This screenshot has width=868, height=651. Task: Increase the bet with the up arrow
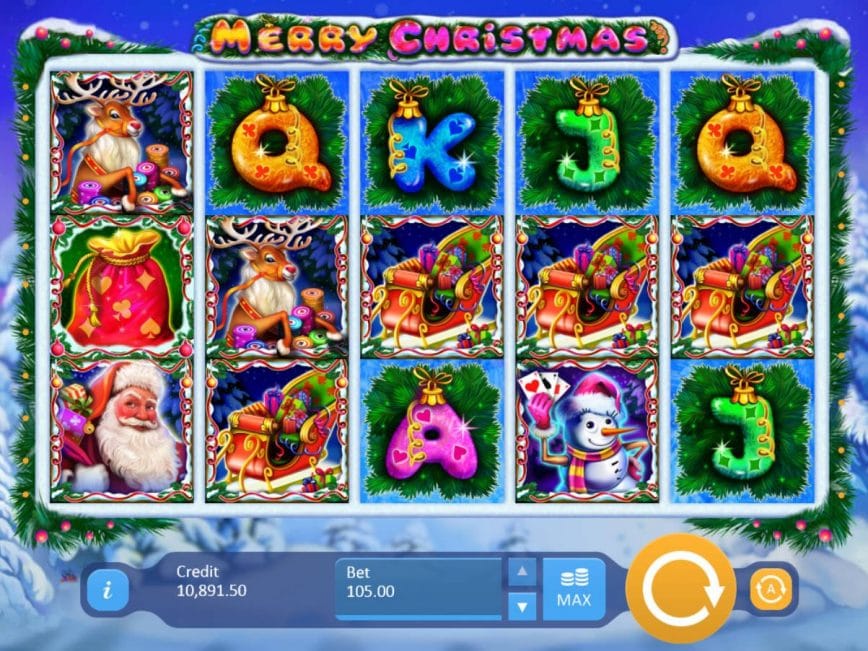point(522,573)
